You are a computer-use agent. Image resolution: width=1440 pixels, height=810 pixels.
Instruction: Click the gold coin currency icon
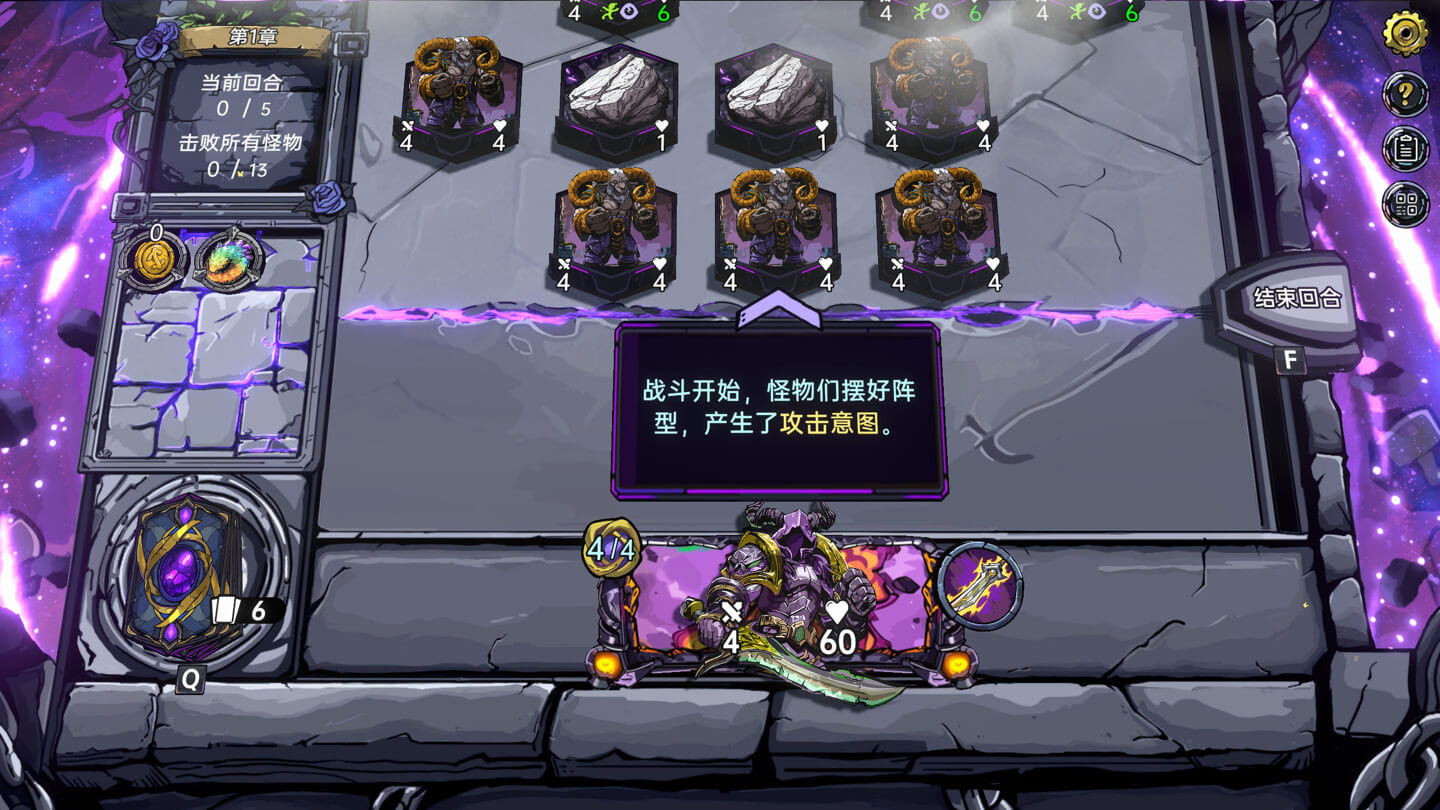pos(155,259)
